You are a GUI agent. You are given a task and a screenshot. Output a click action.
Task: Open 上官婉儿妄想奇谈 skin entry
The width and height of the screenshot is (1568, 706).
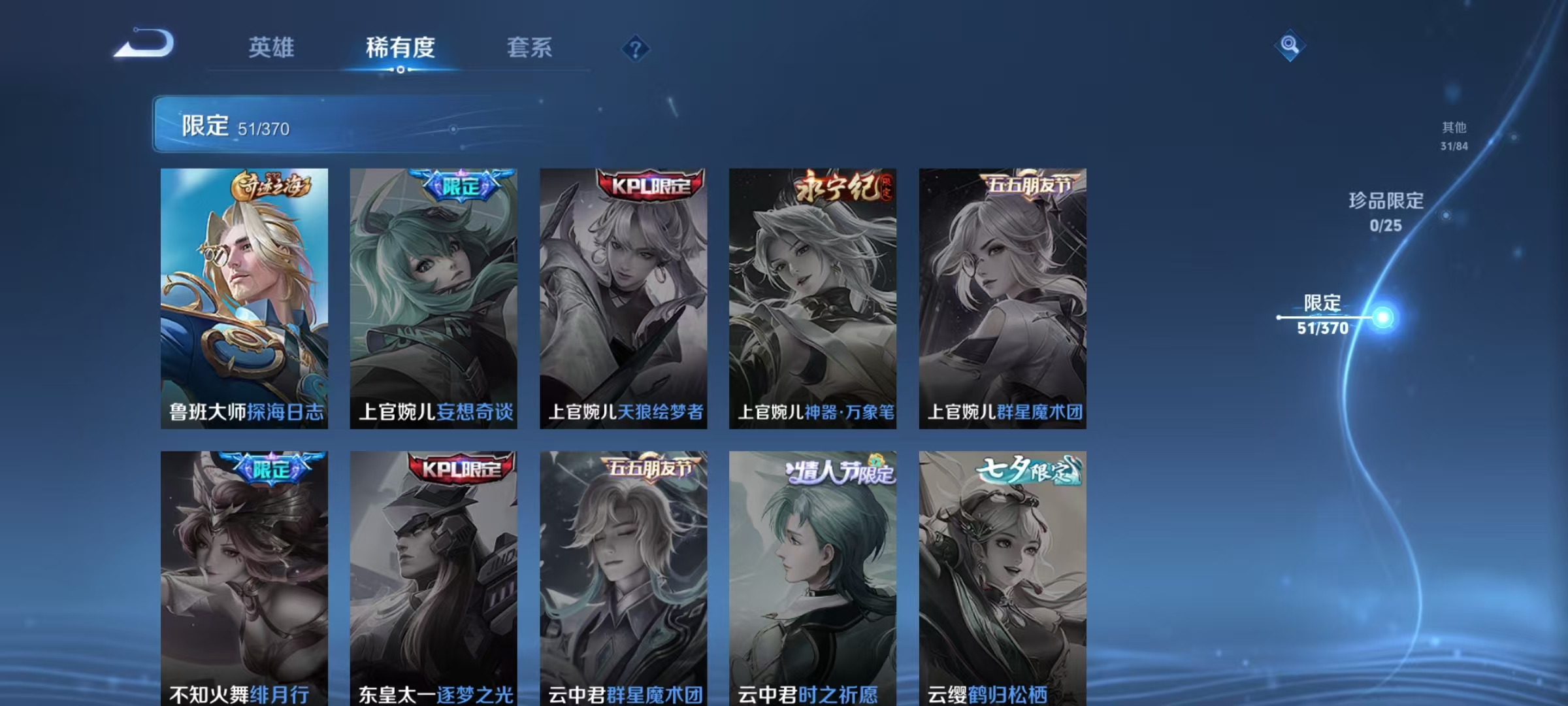pyautogui.click(x=434, y=294)
